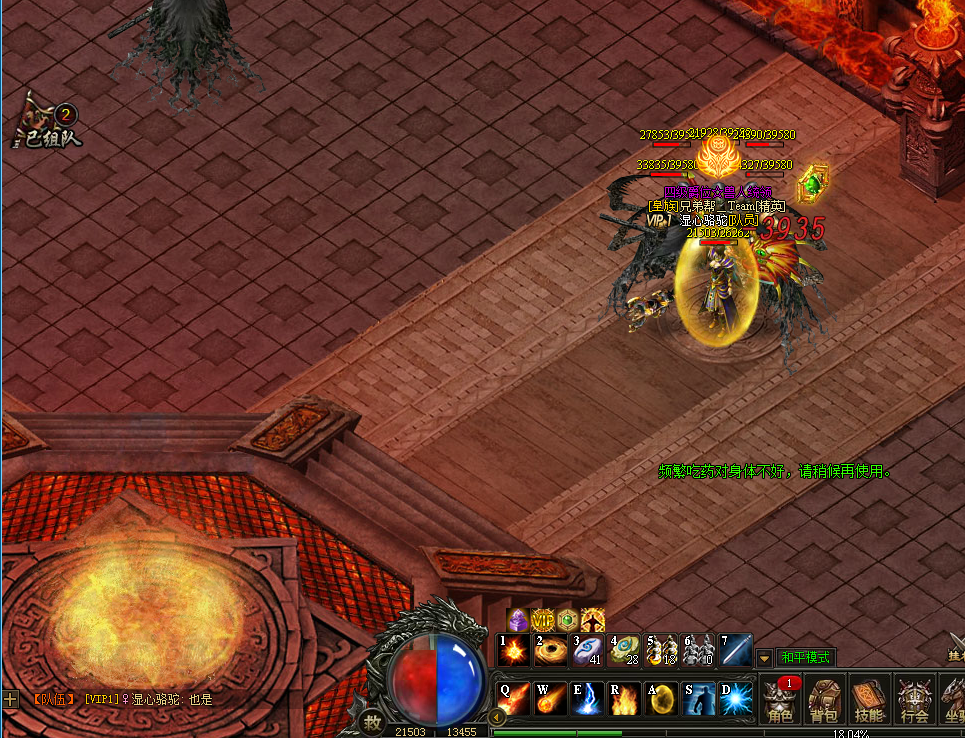Activate the A golden shield skill
This screenshot has height=738, width=965.
660,698
